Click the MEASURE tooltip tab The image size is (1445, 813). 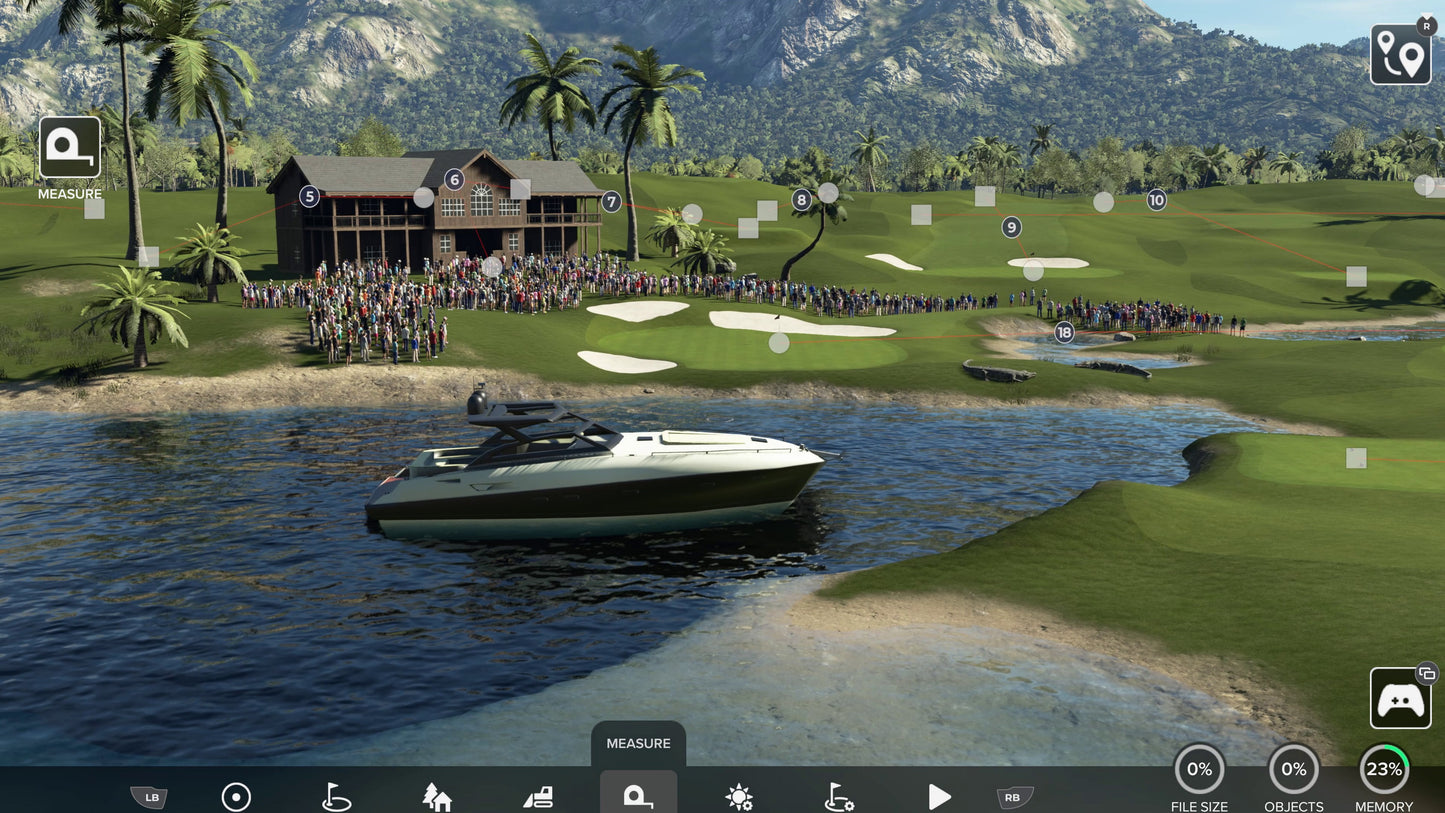click(x=638, y=742)
